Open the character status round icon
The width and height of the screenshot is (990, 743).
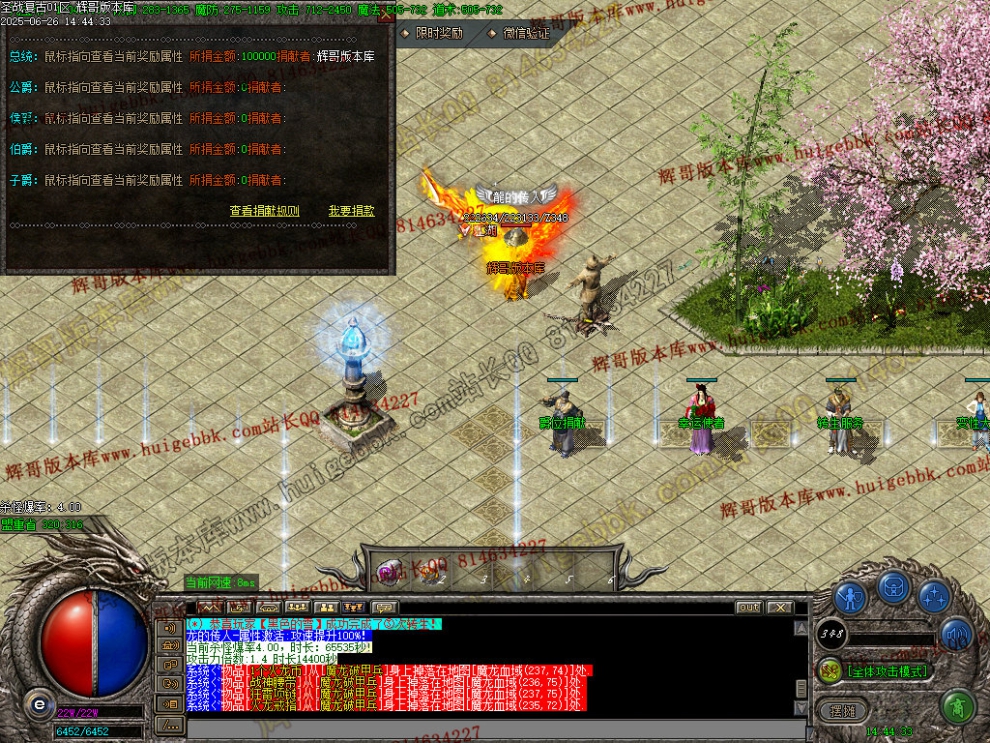[x=850, y=598]
